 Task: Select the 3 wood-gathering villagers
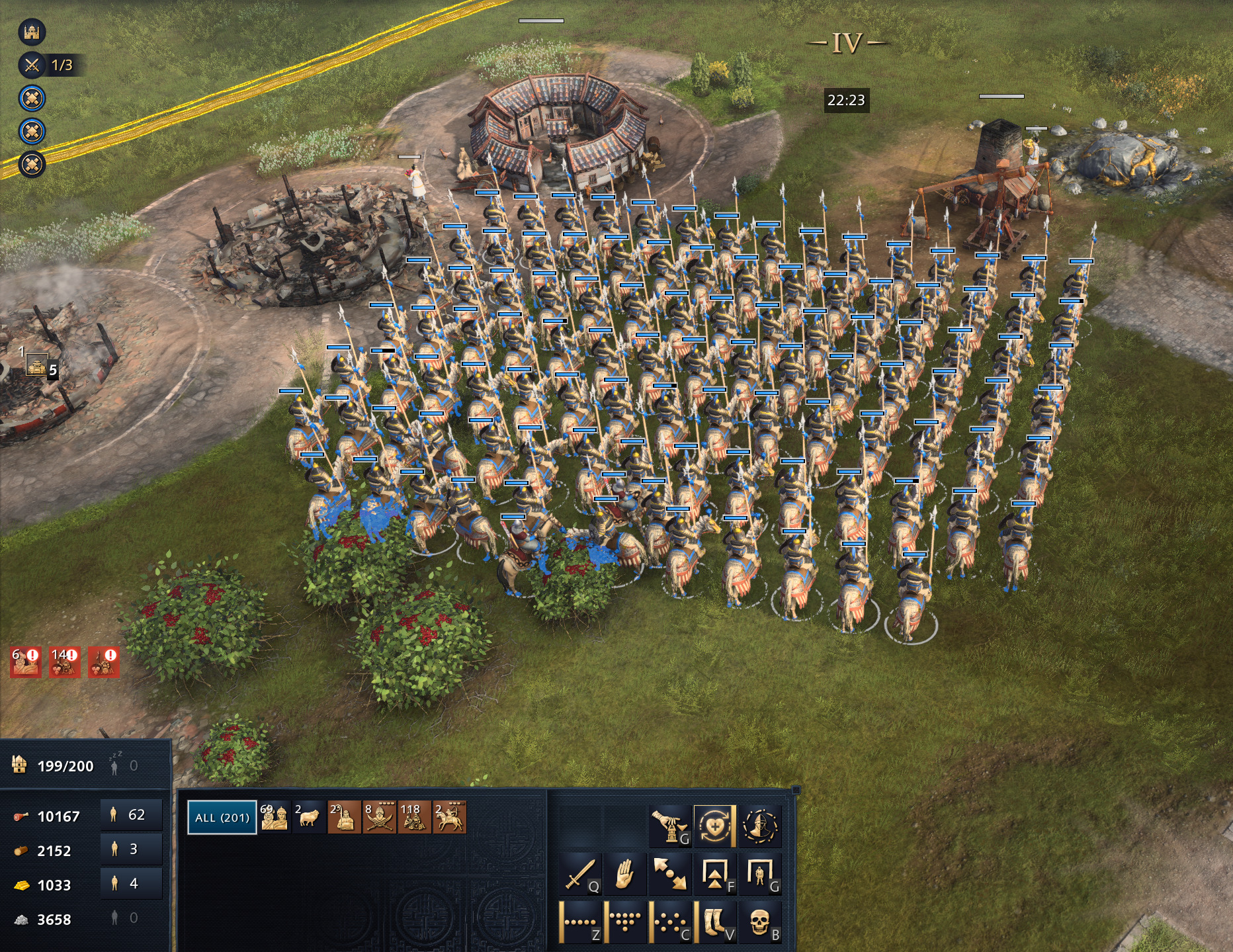click(x=131, y=849)
